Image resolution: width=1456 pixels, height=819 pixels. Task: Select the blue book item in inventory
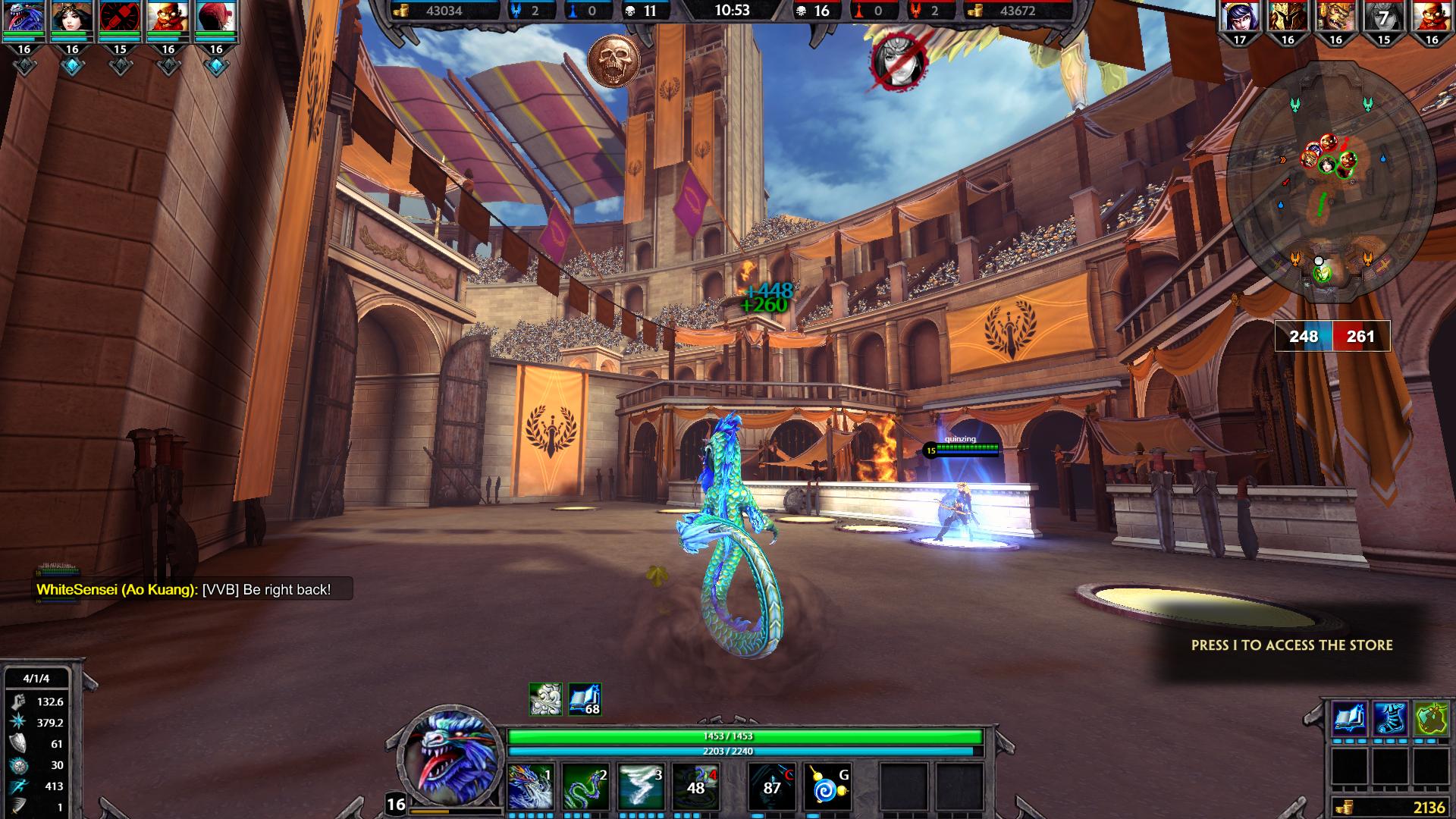(1351, 719)
